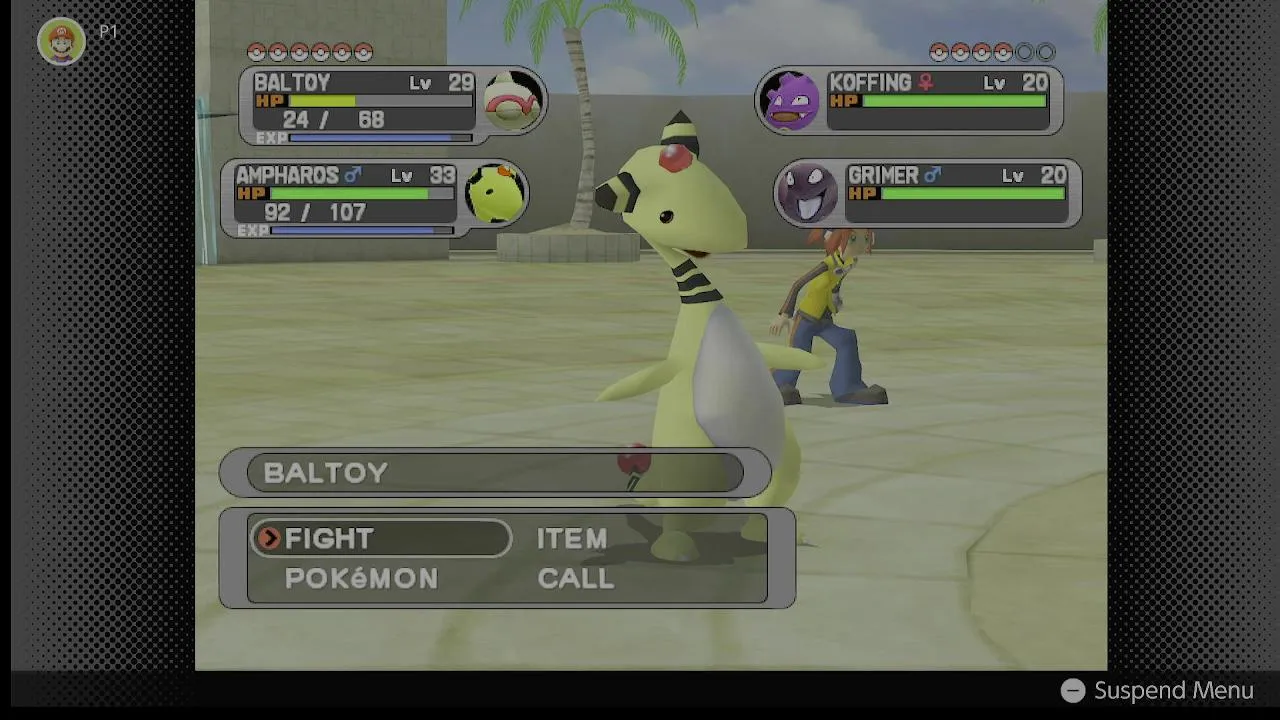This screenshot has width=1280, height=720.
Task: Open the ITEM menu
Action: point(572,538)
